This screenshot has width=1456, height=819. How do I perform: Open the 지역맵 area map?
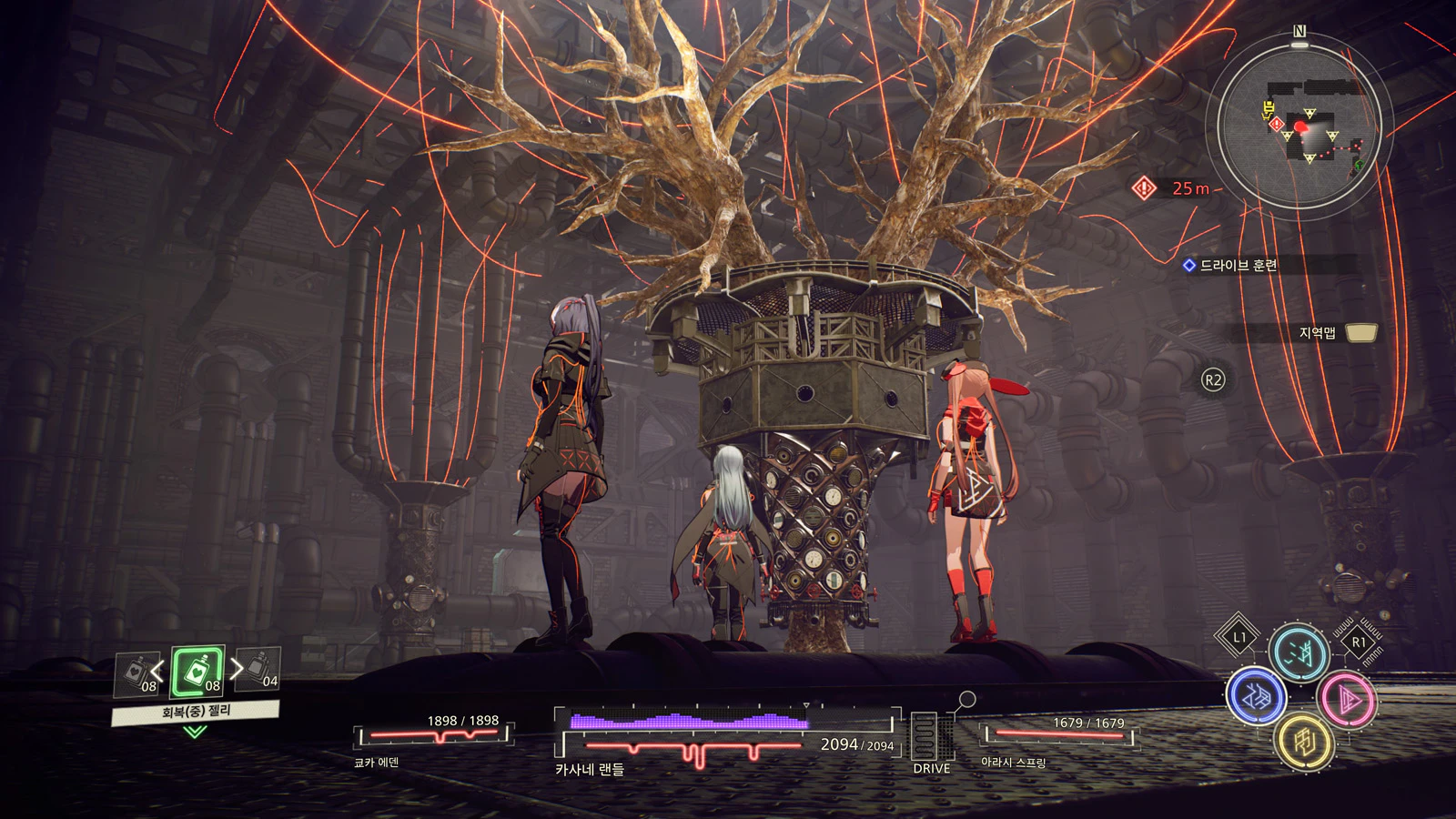click(x=1336, y=333)
